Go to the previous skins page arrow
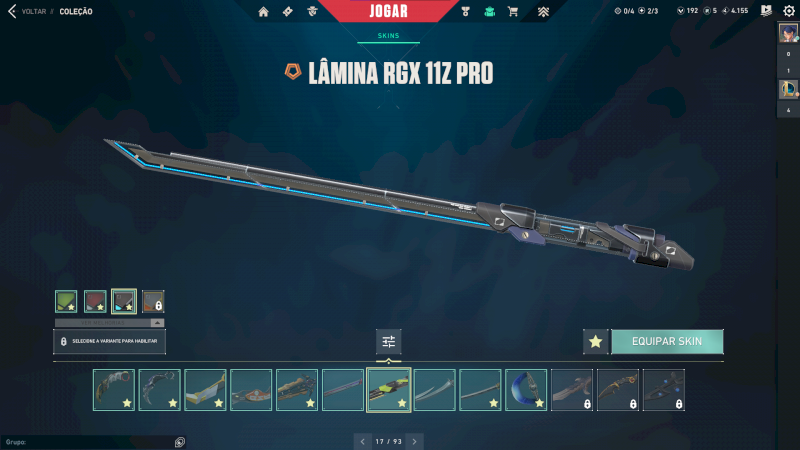The image size is (800, 450). point(363,440)
